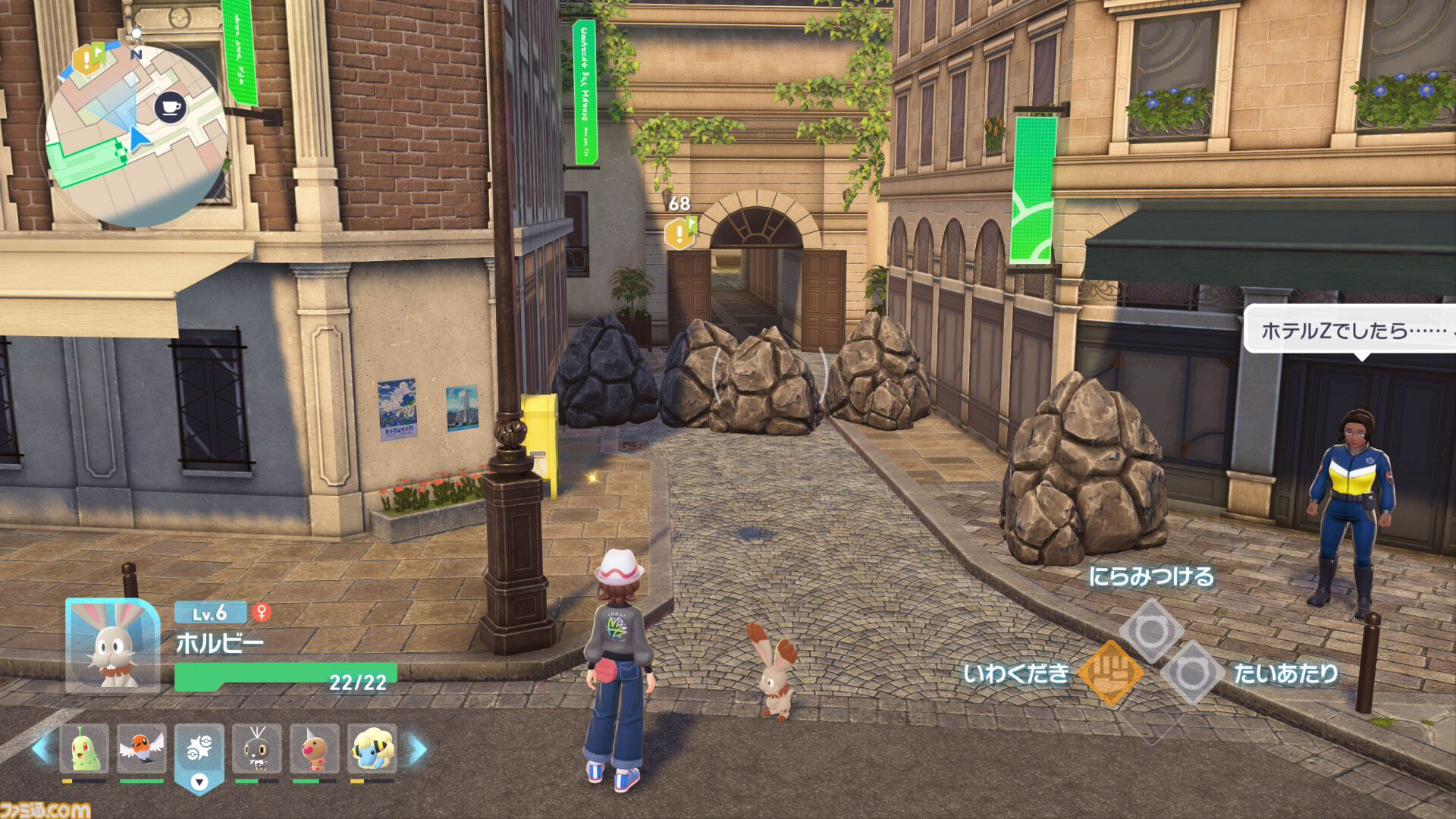The height and width of the screenshot is (819, 1456).
Task: Choose Fletchling from the party bar
Action: pyautogui.click(x=142, y=748)
